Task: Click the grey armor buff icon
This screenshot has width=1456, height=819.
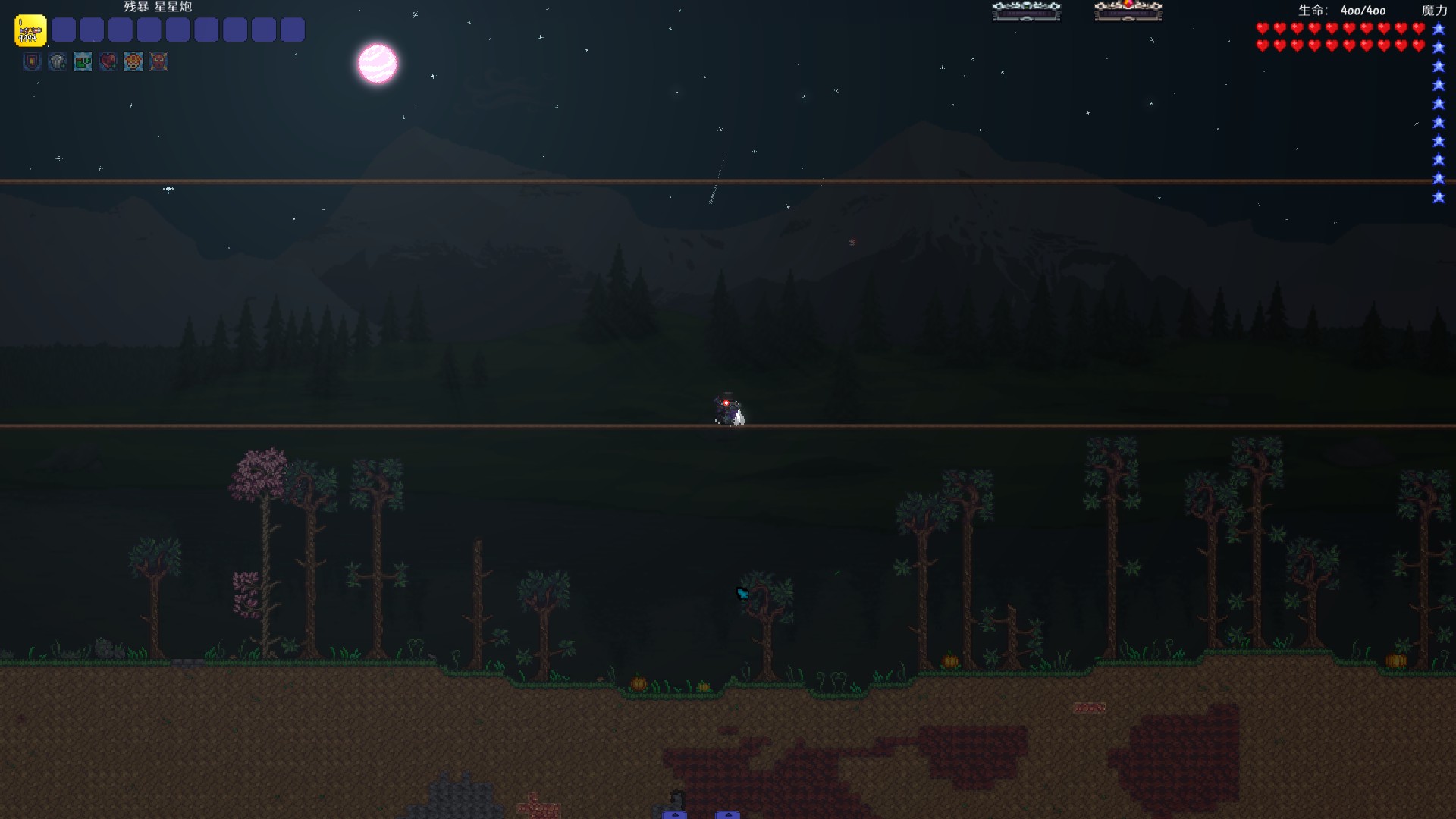Action: point(58,61)
